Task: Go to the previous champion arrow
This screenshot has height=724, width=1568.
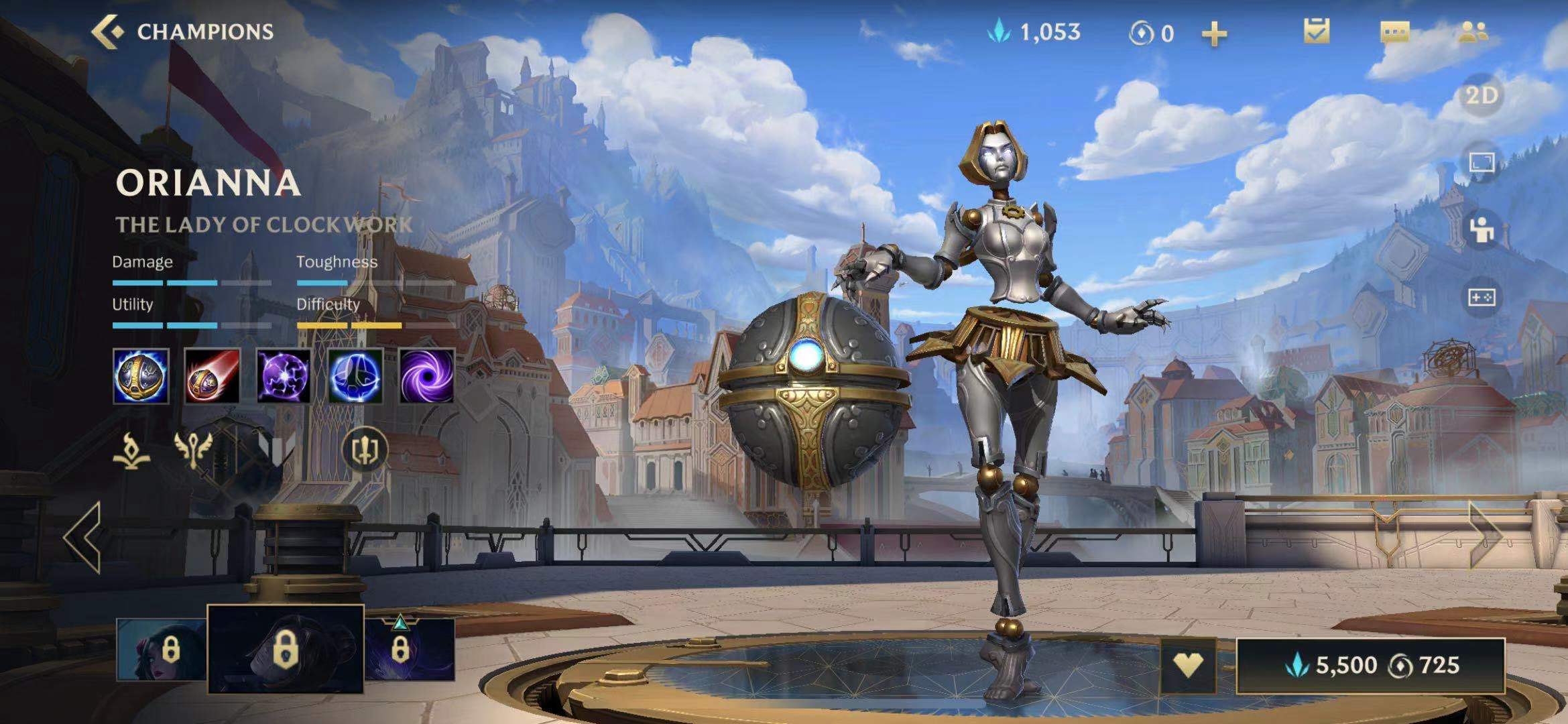Action: click(x=83, y=537)
